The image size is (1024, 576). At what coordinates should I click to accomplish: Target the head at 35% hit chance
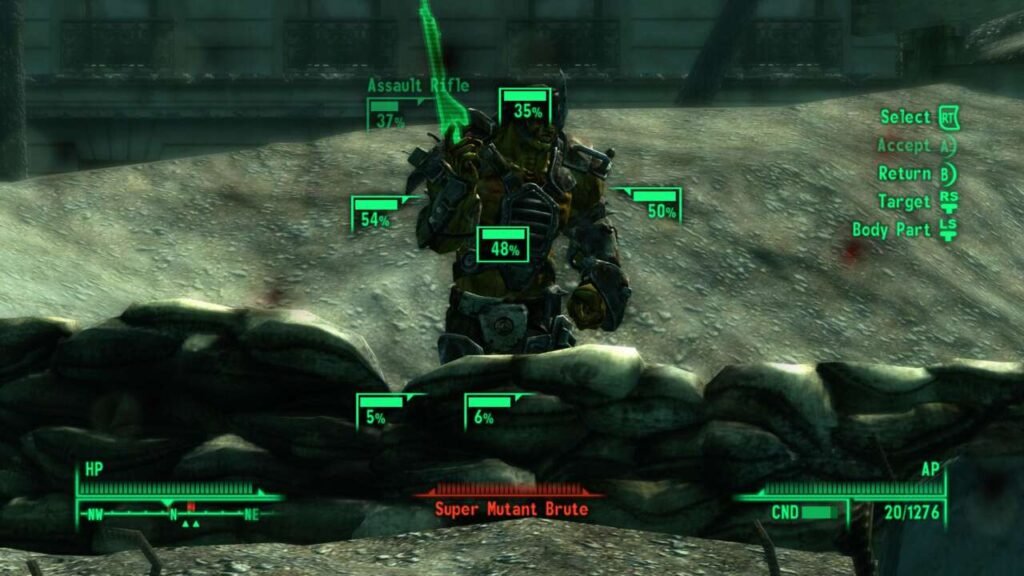[x=526, y=107]
